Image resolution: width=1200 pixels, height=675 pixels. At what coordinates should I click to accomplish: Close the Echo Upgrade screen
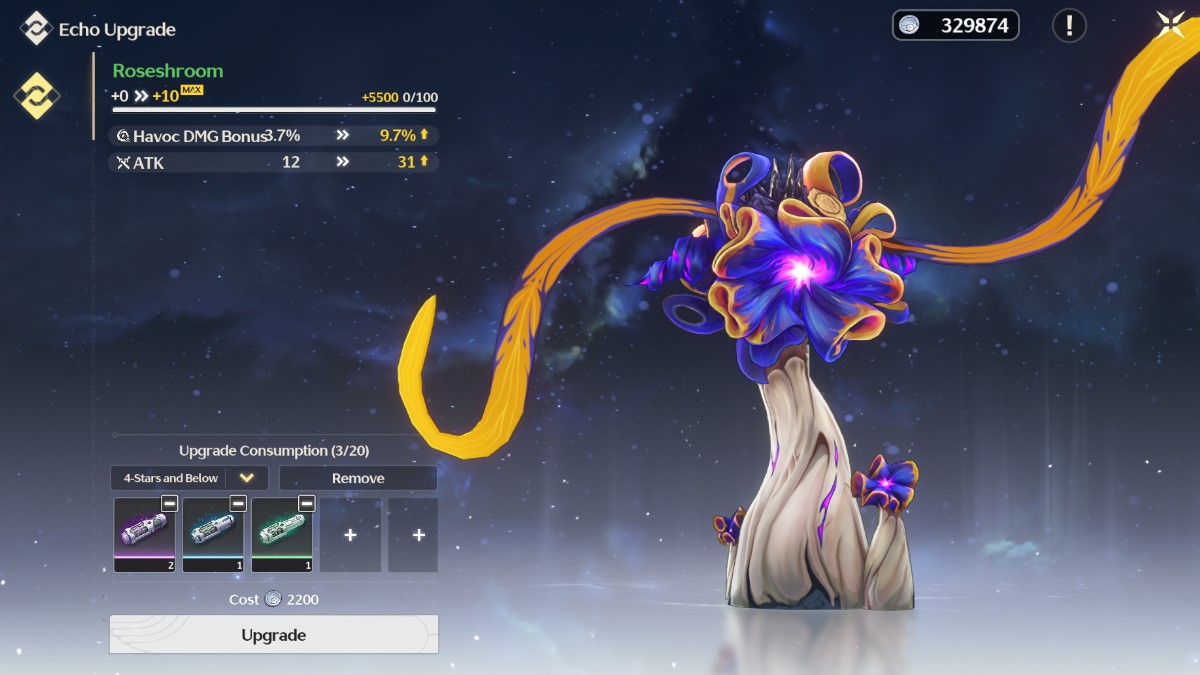coord(1170,25)
